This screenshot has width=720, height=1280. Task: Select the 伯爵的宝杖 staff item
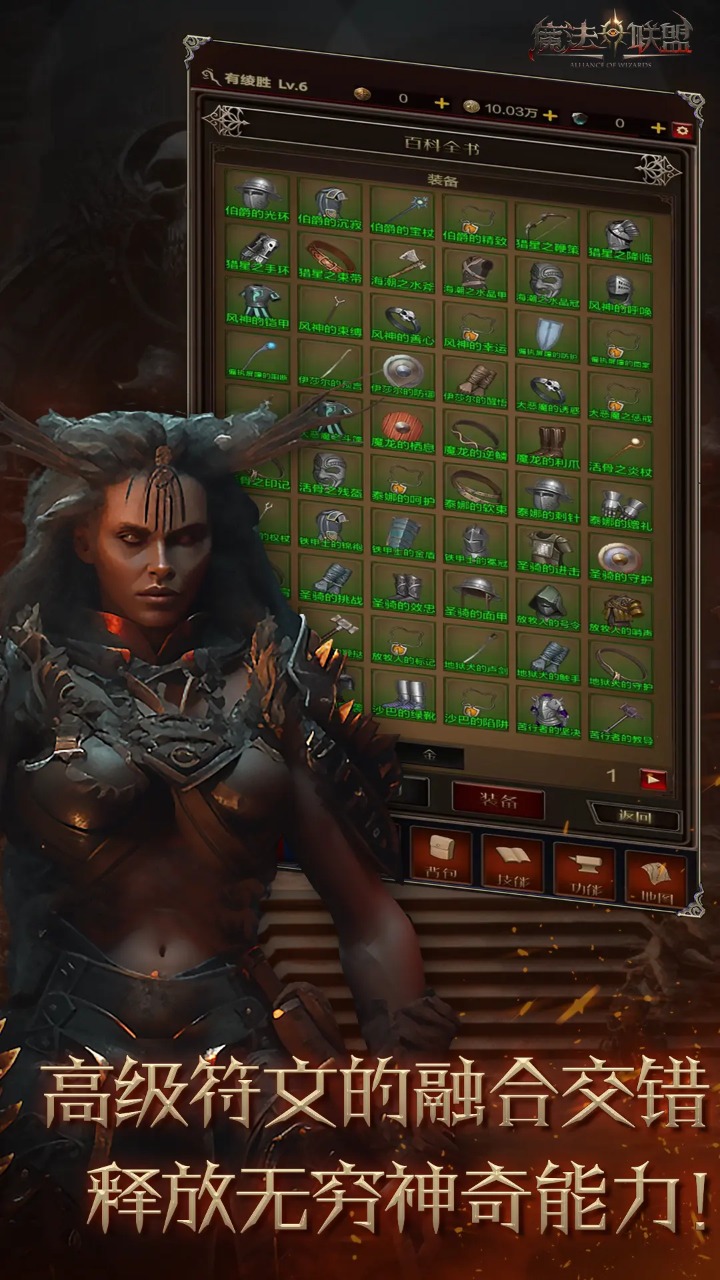(402, 204)
